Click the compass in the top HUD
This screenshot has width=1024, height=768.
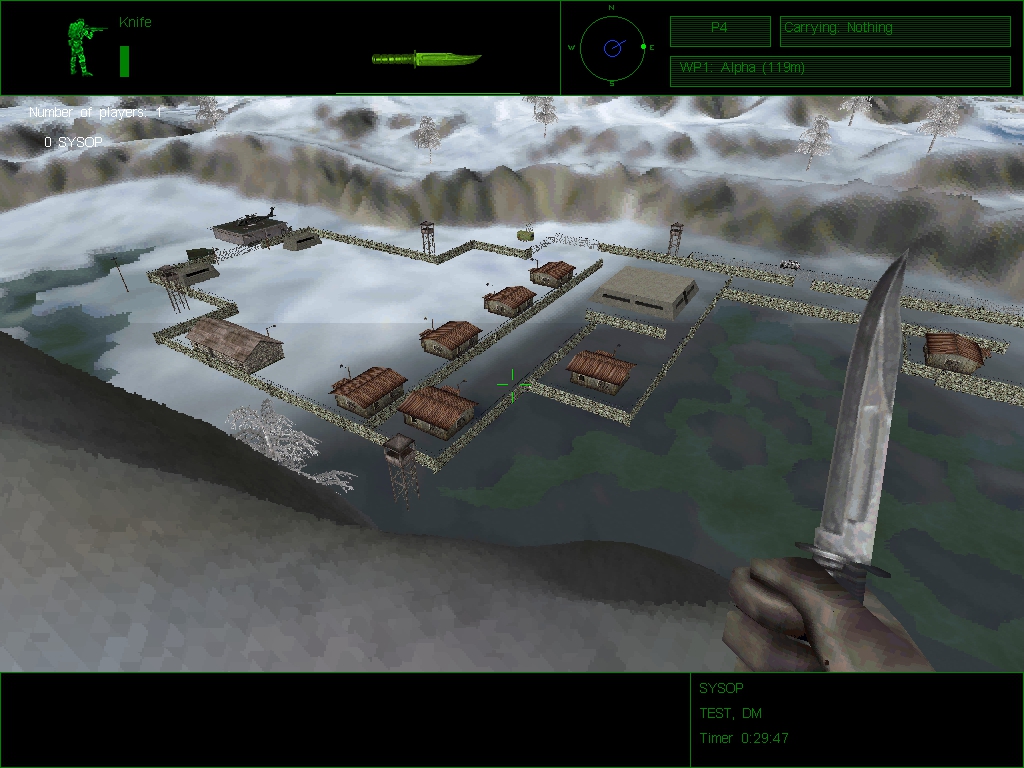tap(611, 47)
